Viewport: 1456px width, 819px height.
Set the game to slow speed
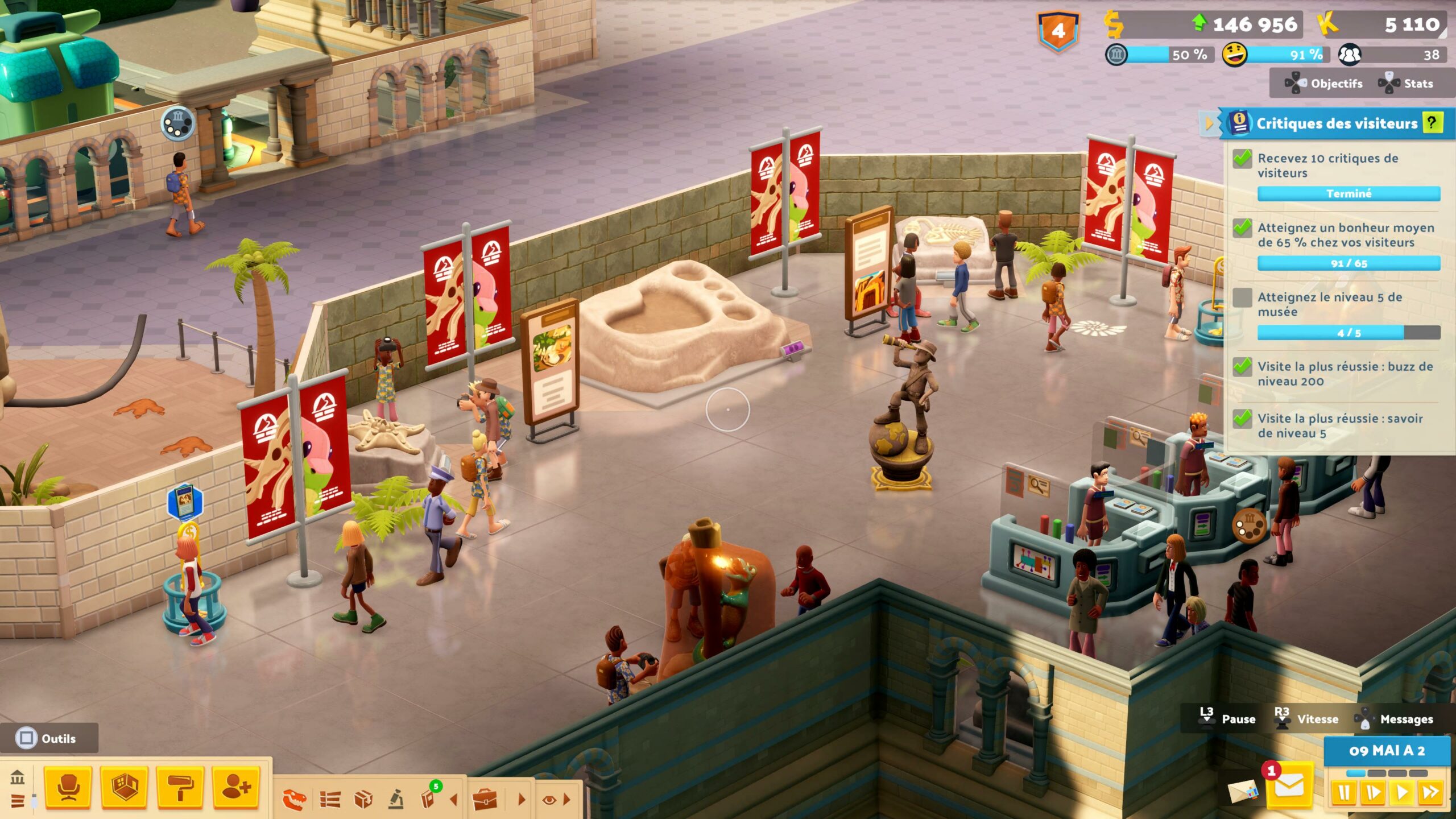pos(1372,793)
